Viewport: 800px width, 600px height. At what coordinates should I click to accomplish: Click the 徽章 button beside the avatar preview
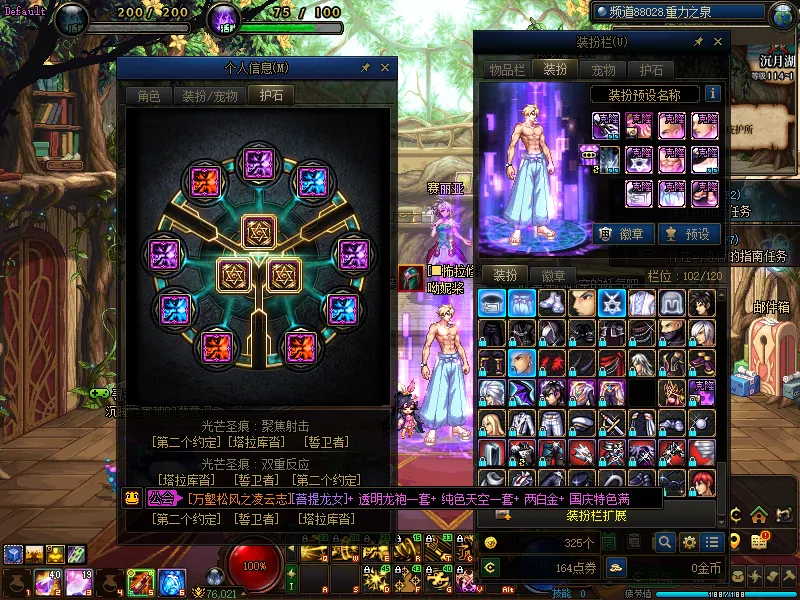point(626,234)
